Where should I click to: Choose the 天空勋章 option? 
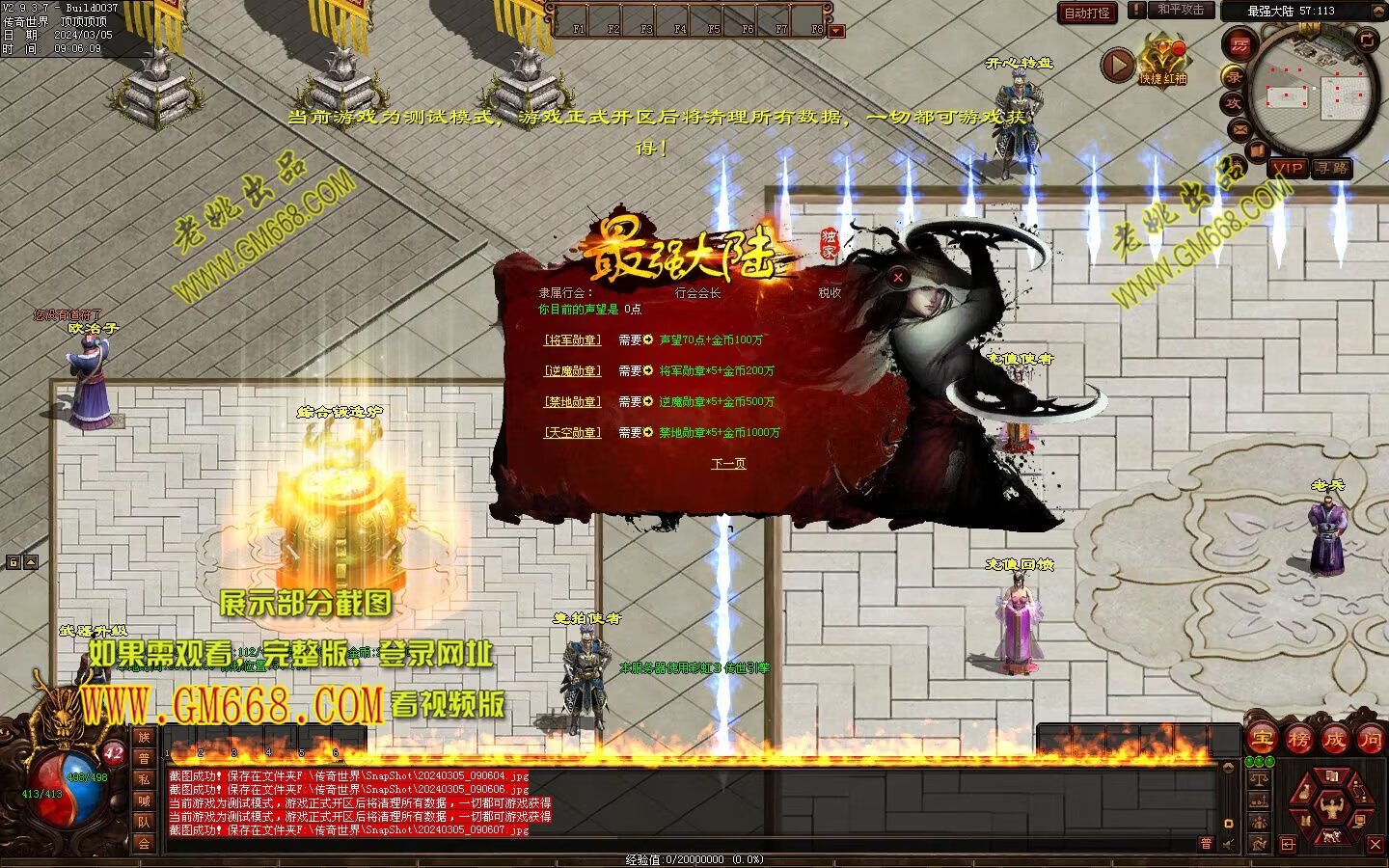pyautogui.click(x=572, y=433)
